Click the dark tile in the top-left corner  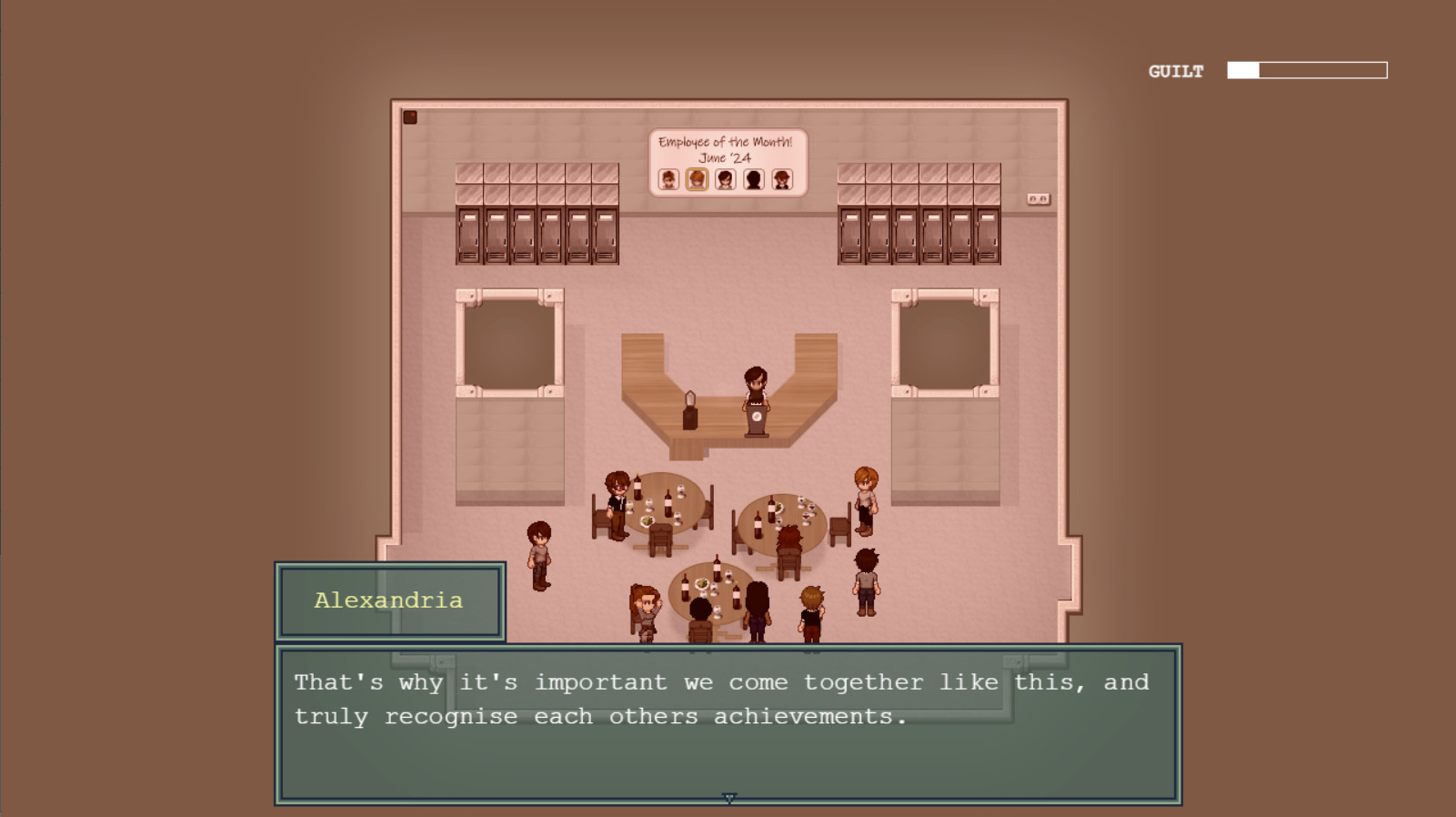pyautogui.click(x=411, y=116)
